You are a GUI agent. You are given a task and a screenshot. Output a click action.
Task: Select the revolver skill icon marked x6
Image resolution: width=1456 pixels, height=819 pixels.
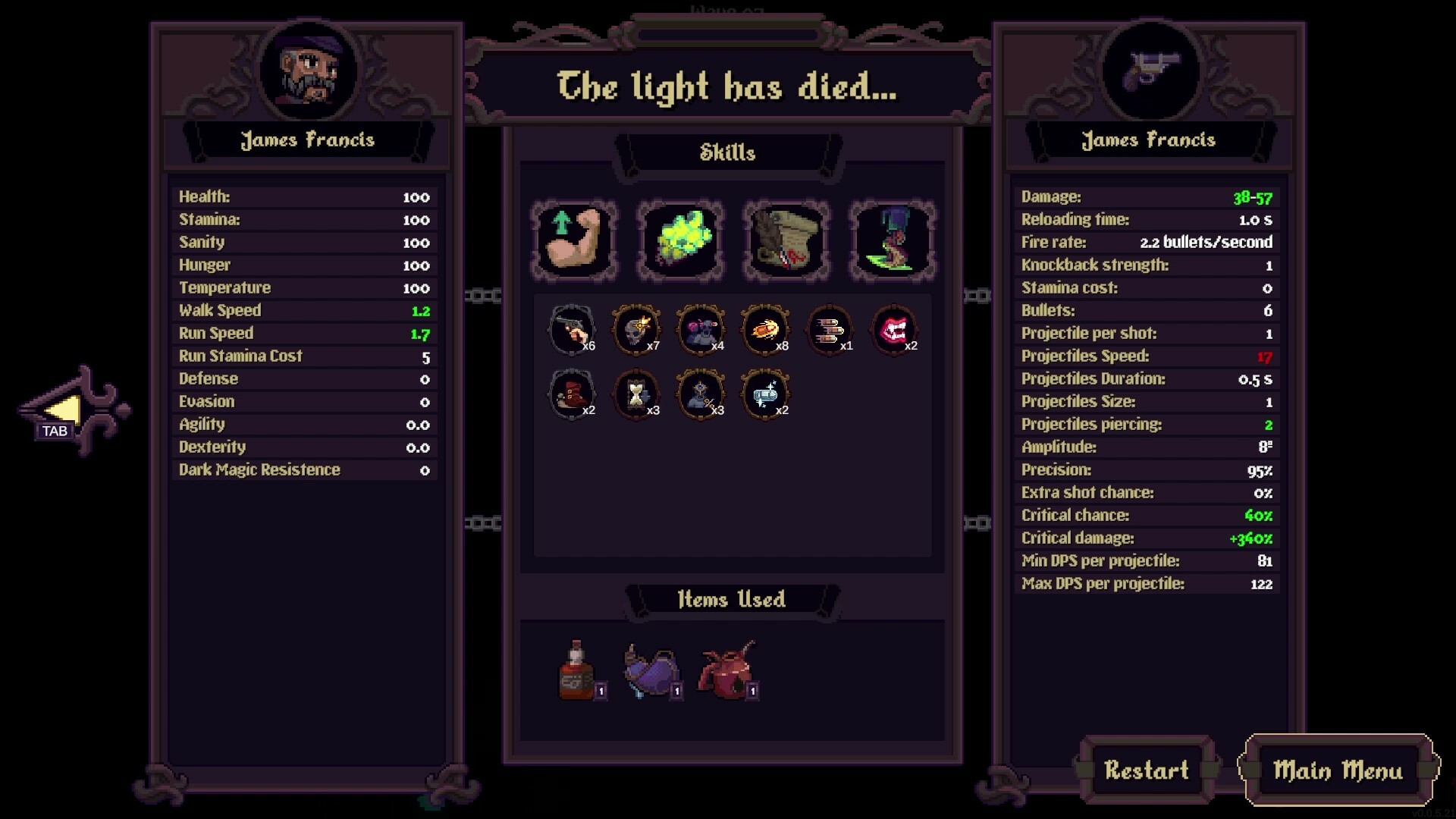pyautogui.click(x=573, y=329)
